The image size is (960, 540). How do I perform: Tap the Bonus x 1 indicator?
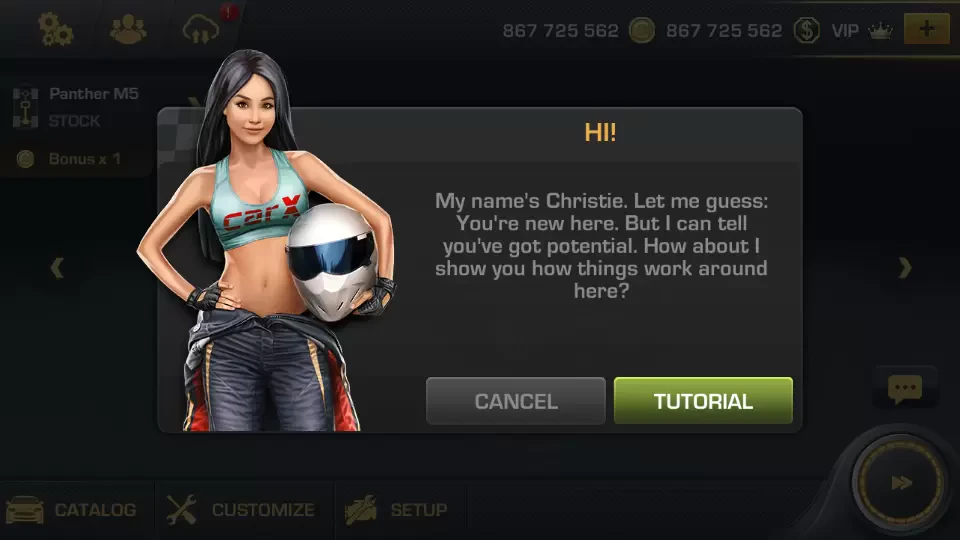tap(72, 159)
